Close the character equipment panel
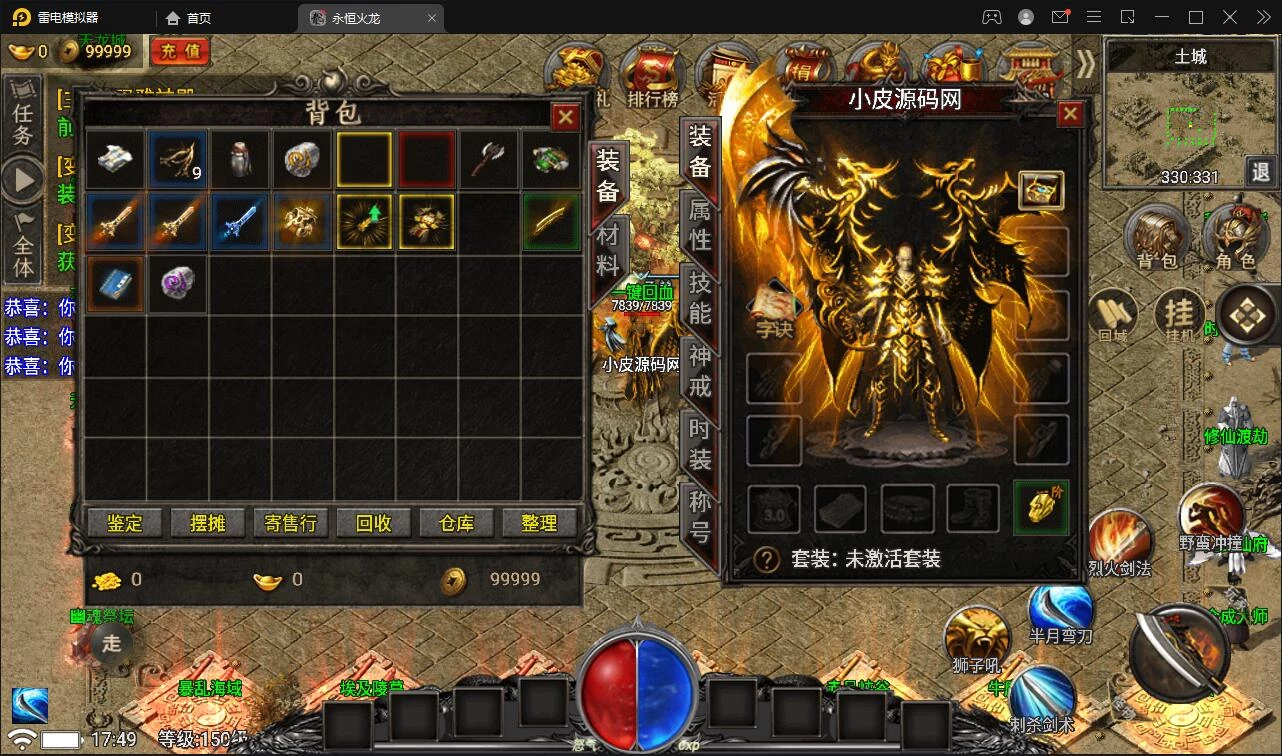This screenshot has width=1282, height=756. point(1070,114)
